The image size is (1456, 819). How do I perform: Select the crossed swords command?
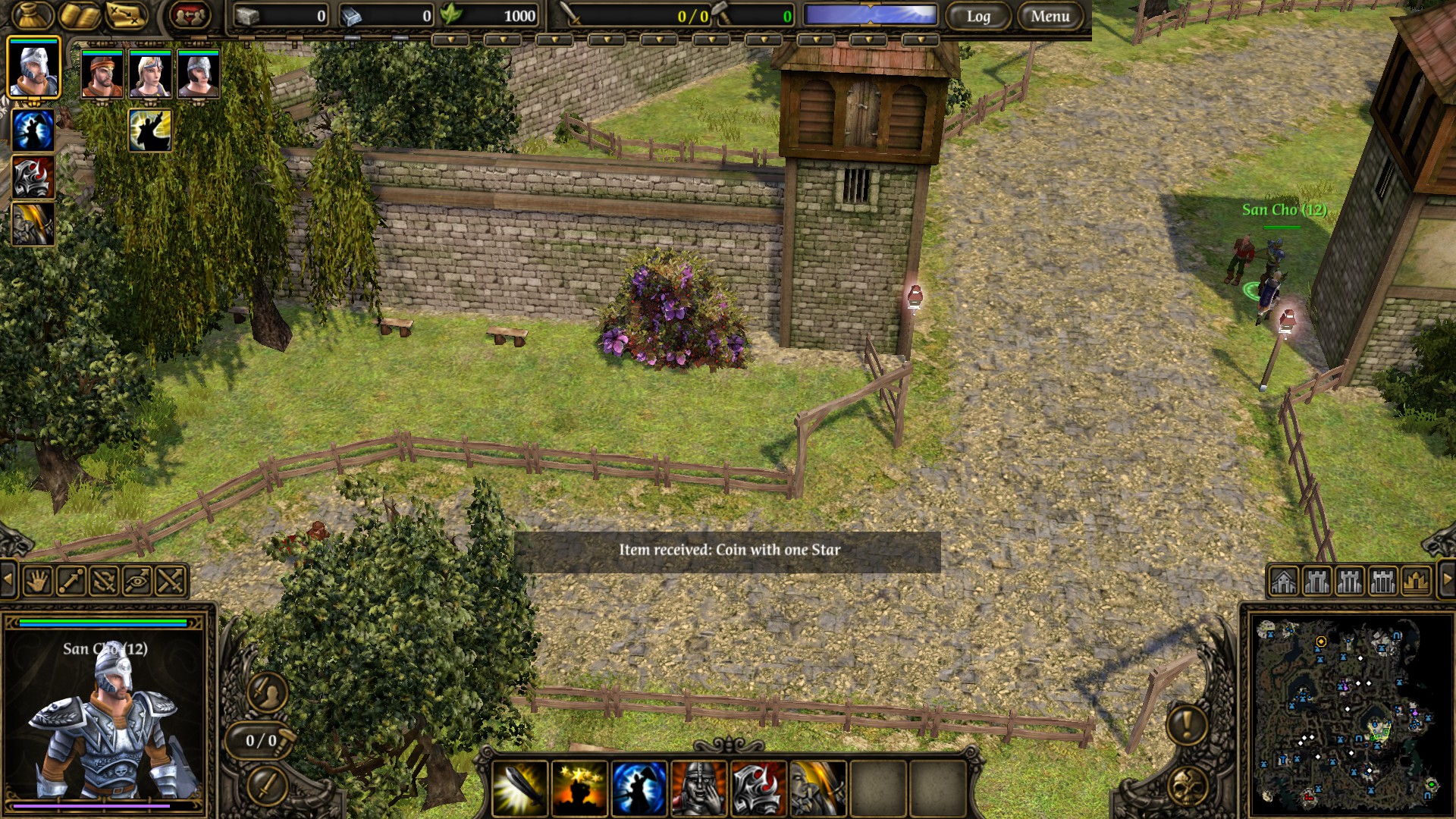[171, 582]
